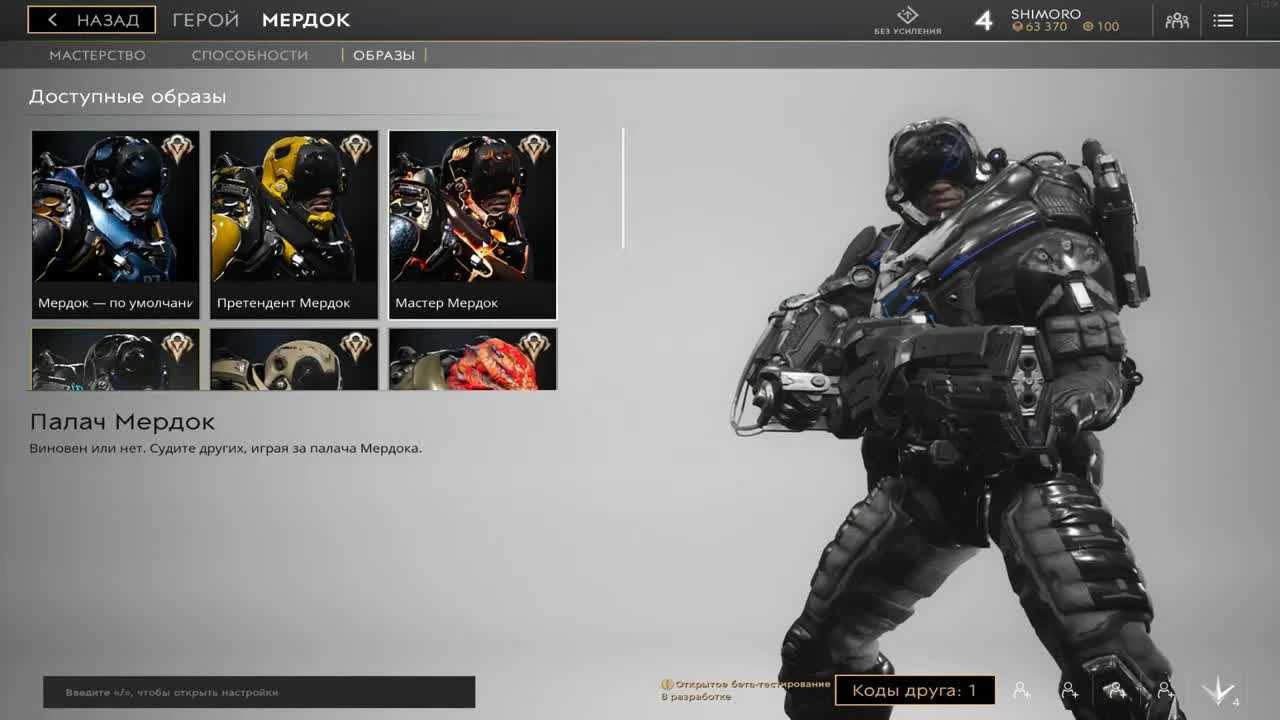
Task: Click the БЕЗ УСИЛЕНИЯ booster icon
Action: click(x=908, y=17)
